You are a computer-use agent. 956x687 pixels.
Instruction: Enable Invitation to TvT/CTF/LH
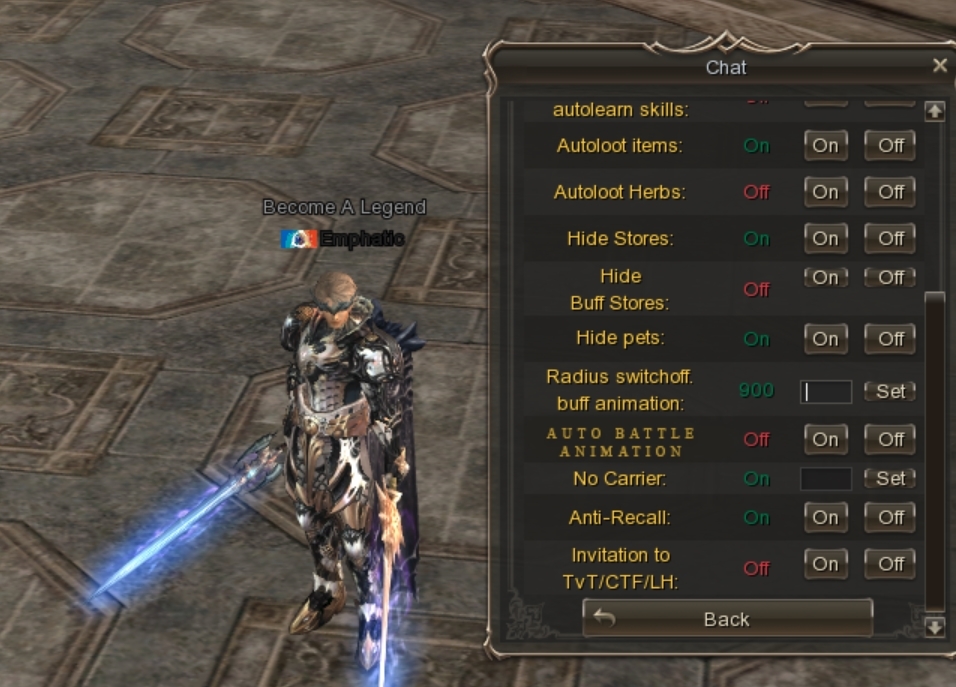tap(825, 564)
